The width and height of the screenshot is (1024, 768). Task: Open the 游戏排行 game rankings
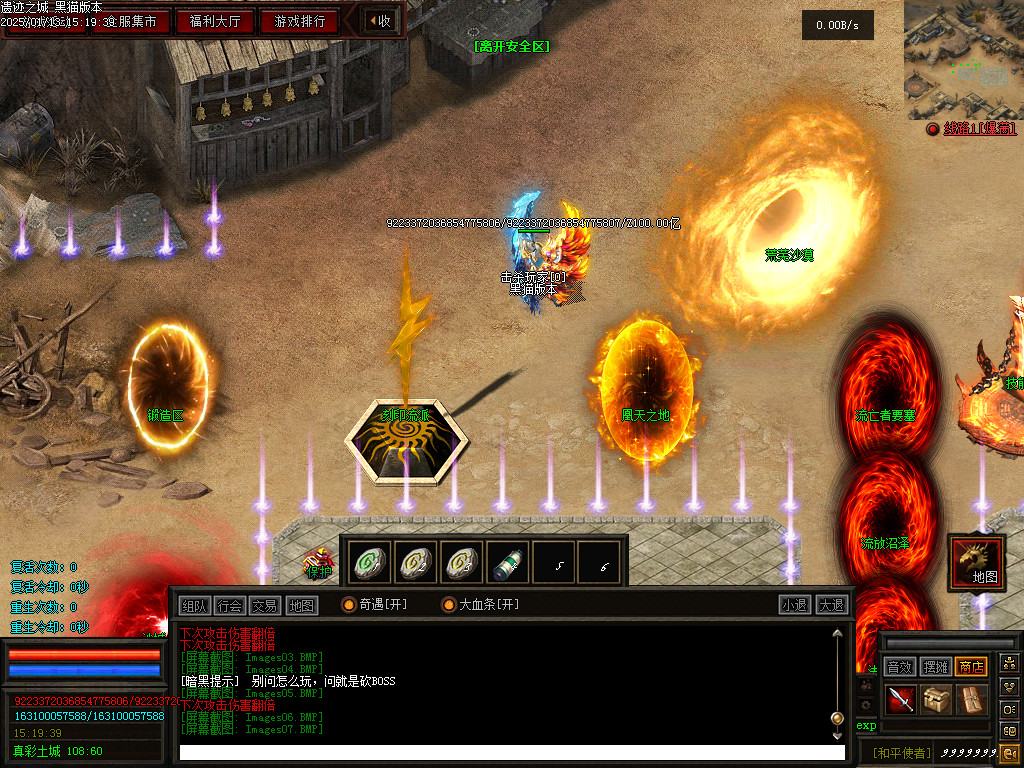299,21
